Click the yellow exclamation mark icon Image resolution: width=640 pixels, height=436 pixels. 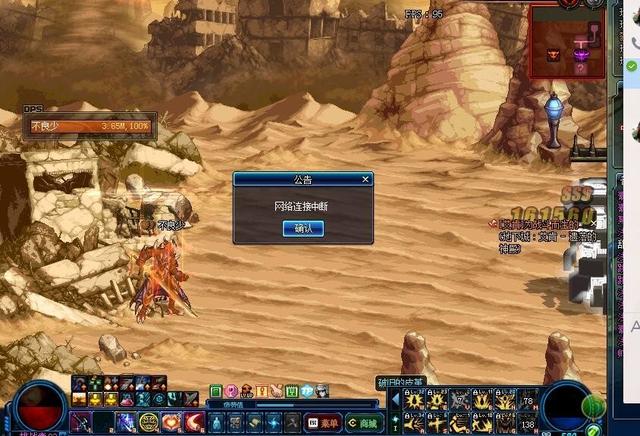pos(261,390)
